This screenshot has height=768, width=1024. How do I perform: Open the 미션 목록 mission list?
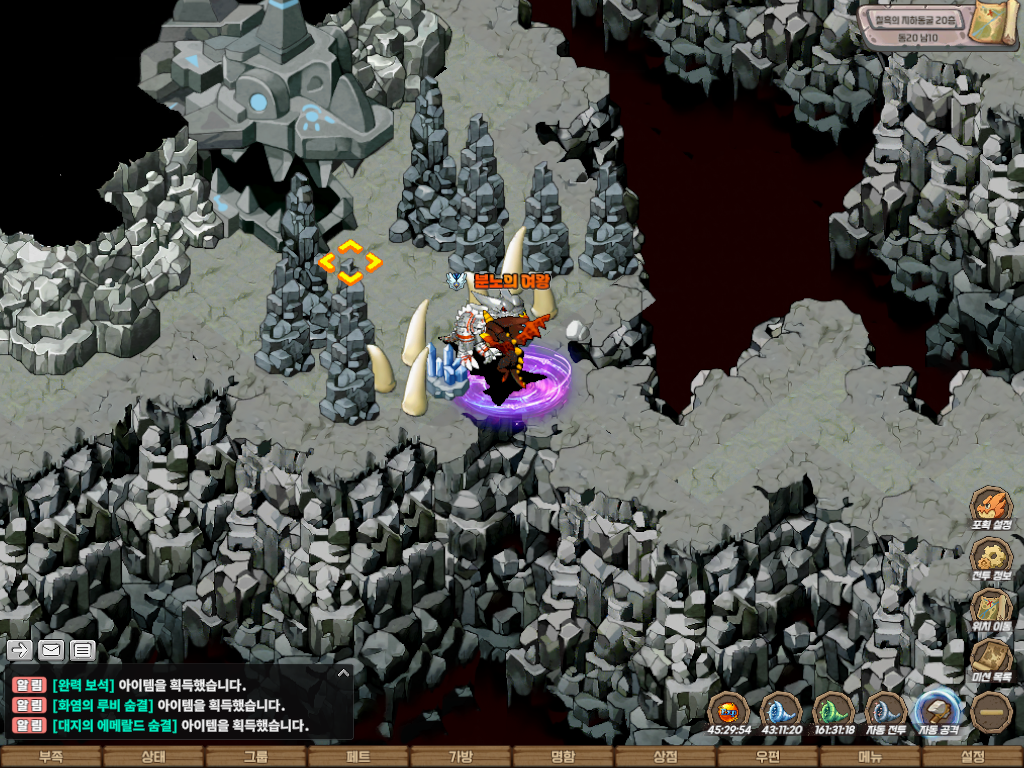[x=991, y=658]
